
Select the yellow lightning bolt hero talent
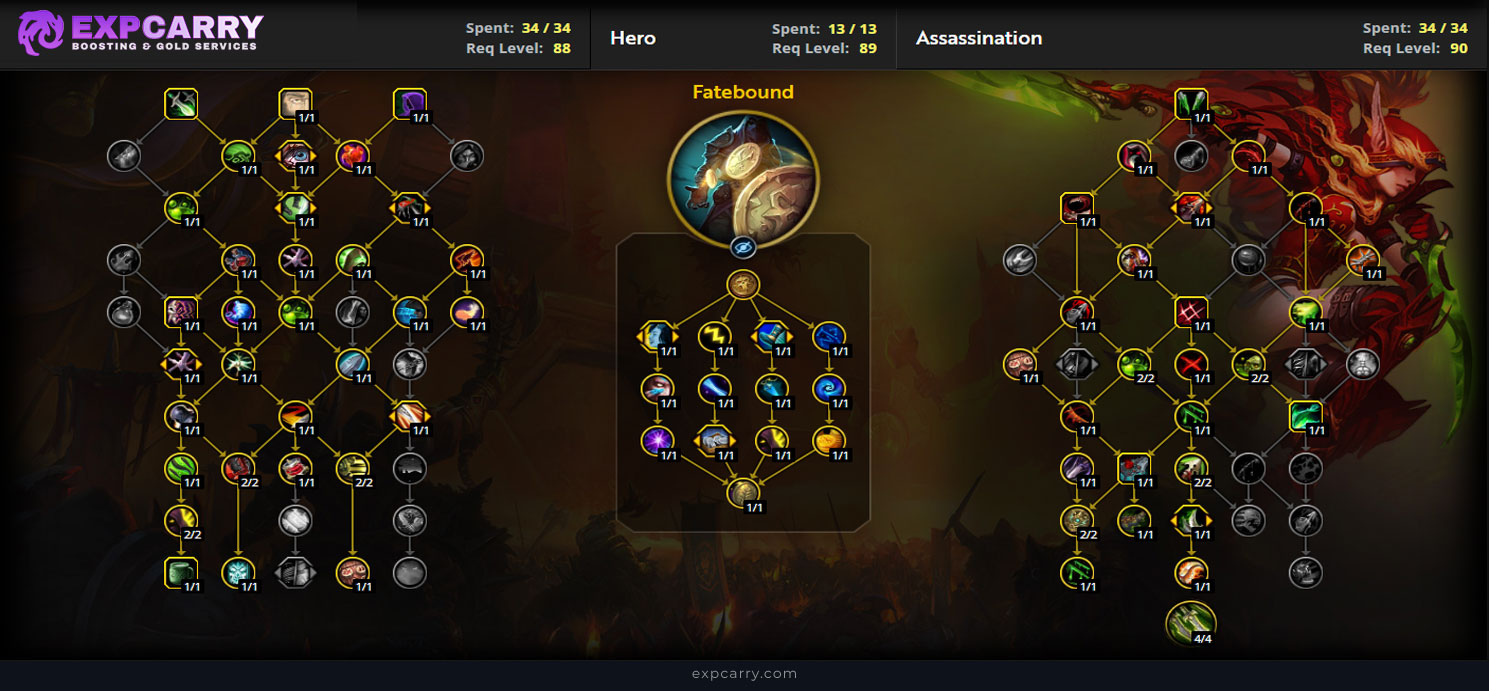click(x=714, y=336)
